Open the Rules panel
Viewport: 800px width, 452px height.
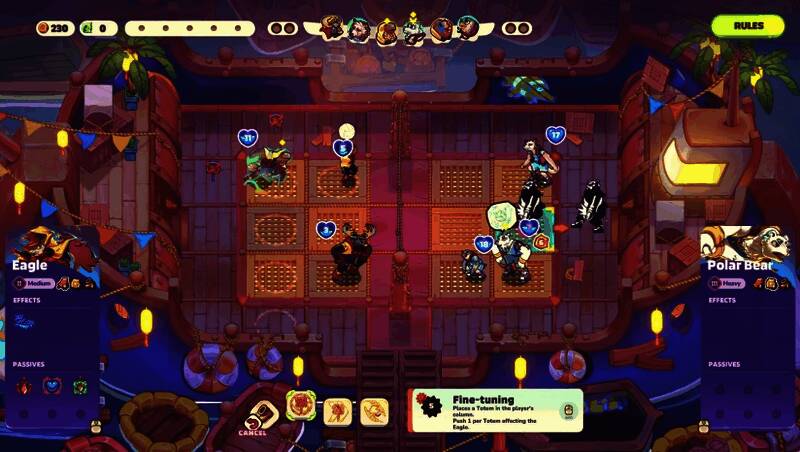[748, 25]
